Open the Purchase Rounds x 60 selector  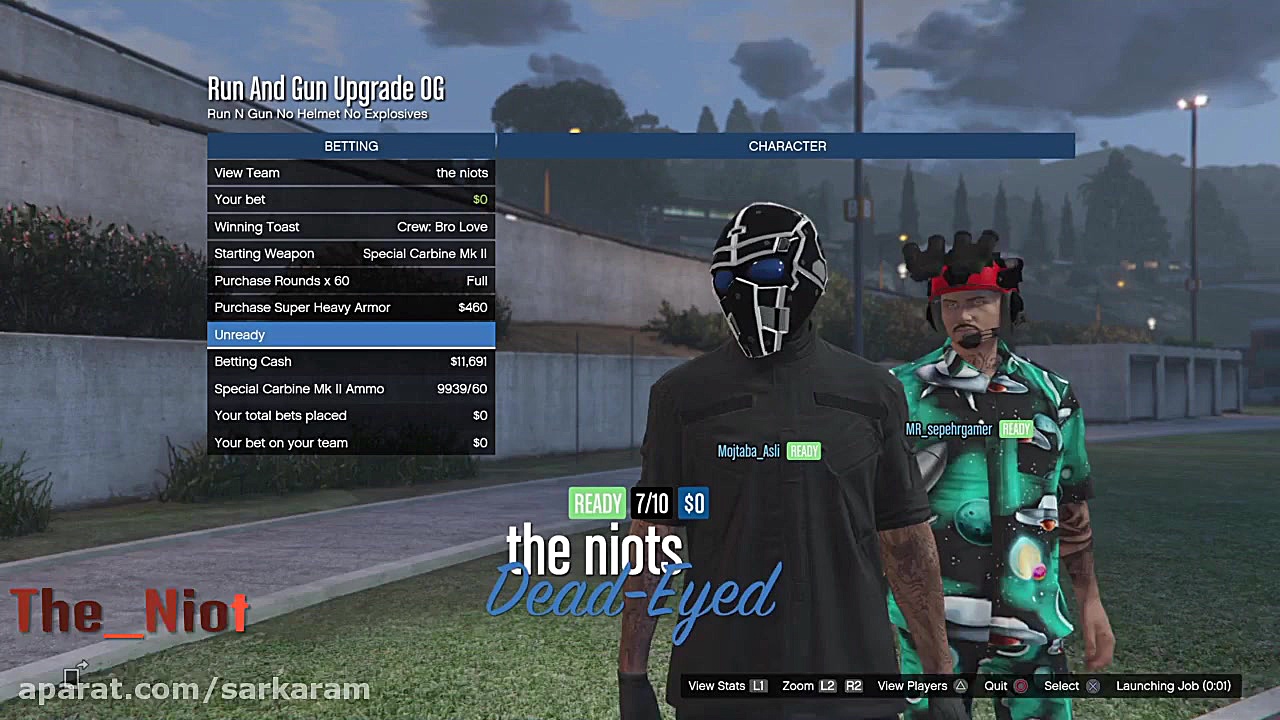click(350, 280)
